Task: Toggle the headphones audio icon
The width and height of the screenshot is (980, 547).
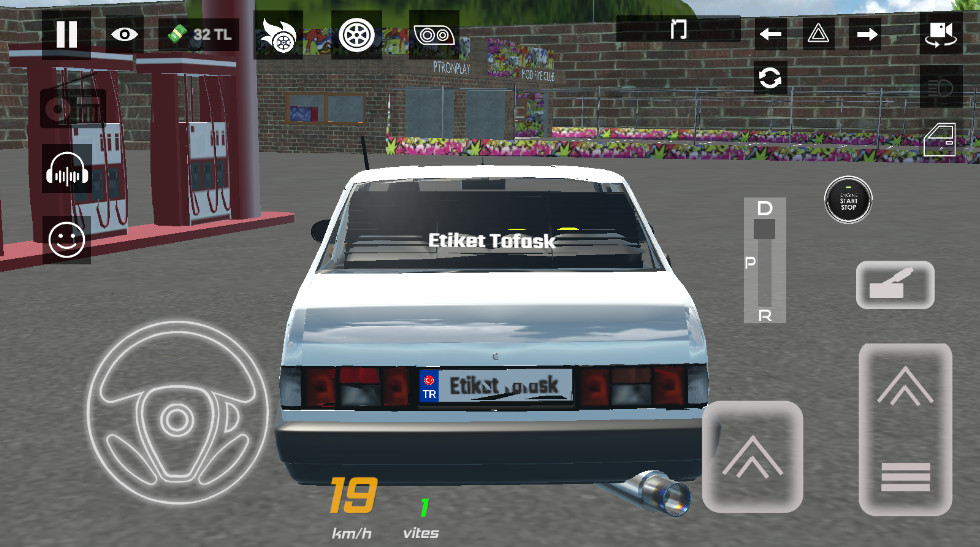Action: pos(68,172)
